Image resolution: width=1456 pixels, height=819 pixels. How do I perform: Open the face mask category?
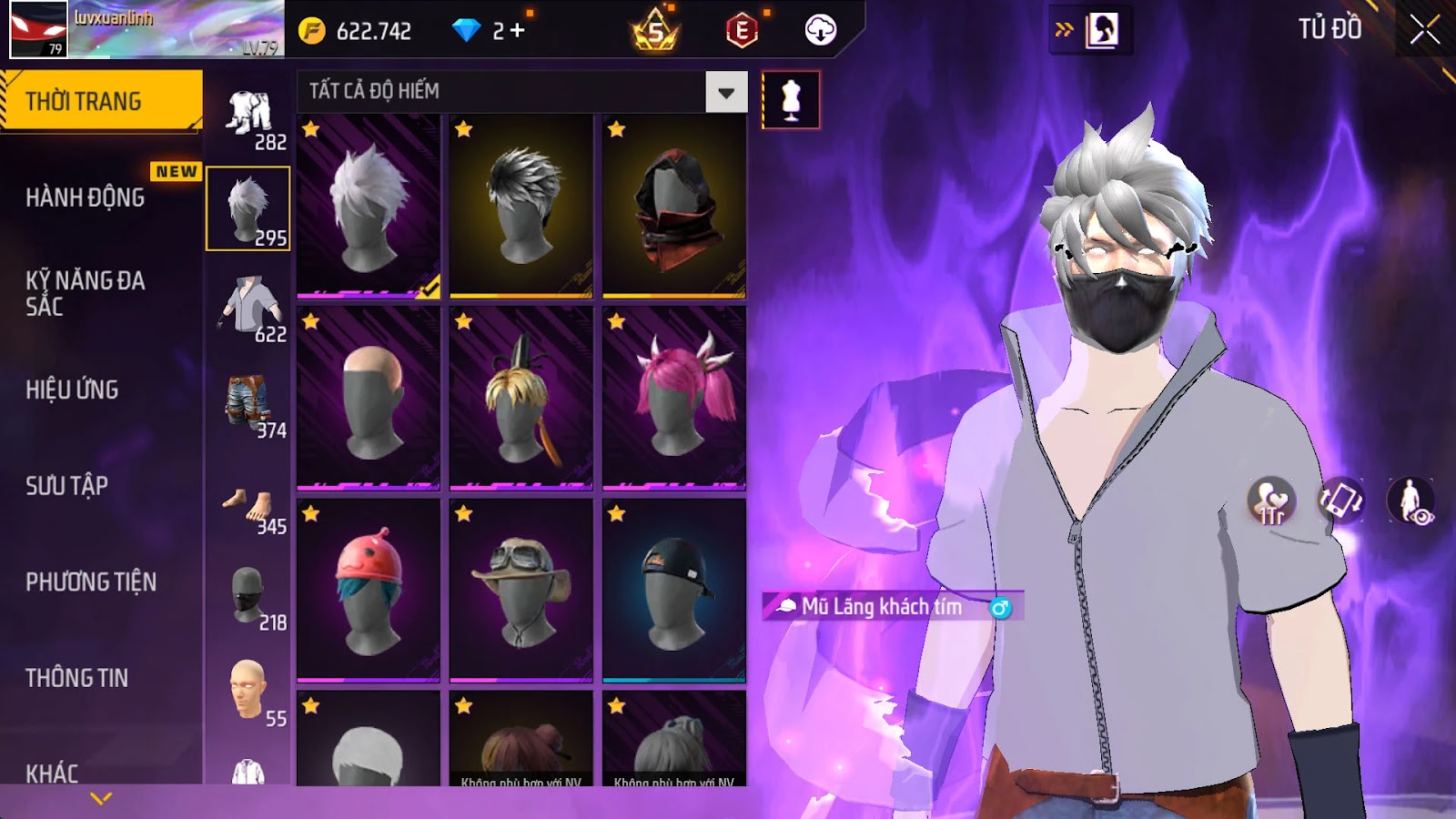click(248, 595)
